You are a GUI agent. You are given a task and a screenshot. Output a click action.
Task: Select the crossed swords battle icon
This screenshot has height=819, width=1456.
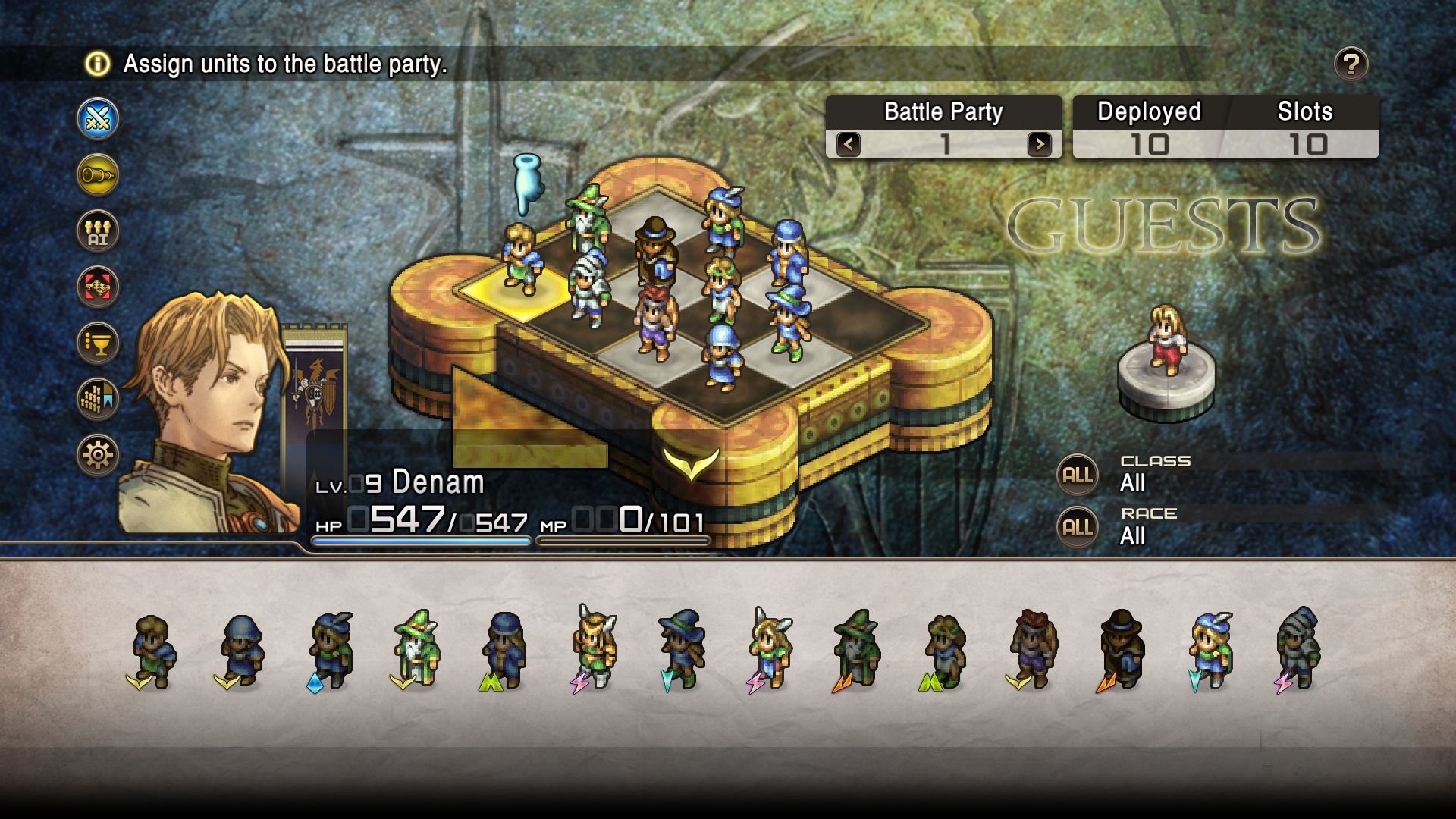[x=97, y=118]
